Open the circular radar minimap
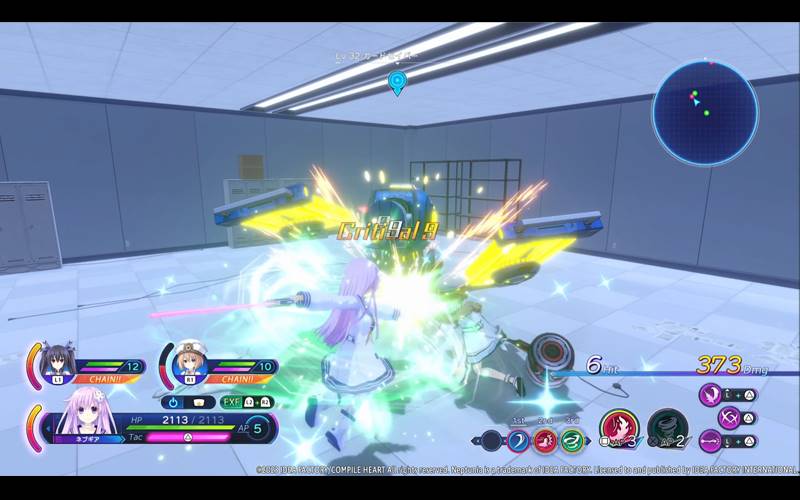The width and height of the screenshot is (800, 500). pyautogui.click(x=705, y=111)
